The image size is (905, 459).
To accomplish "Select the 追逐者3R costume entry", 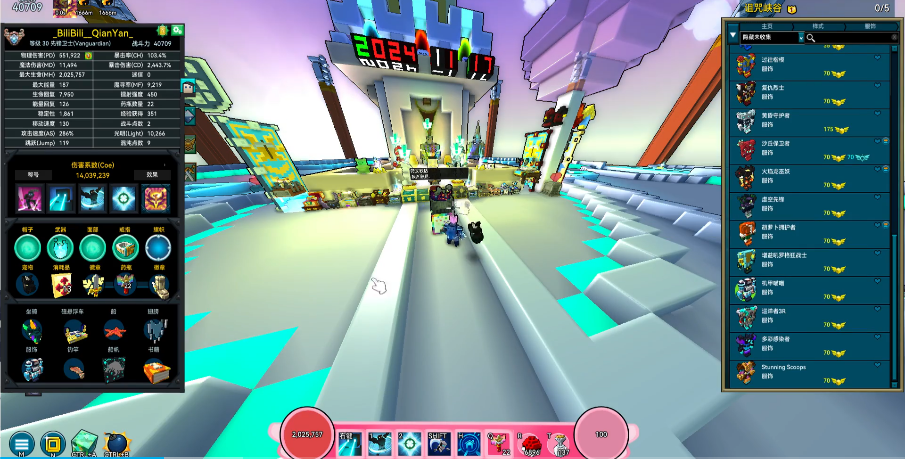I will tap(810, 316).
